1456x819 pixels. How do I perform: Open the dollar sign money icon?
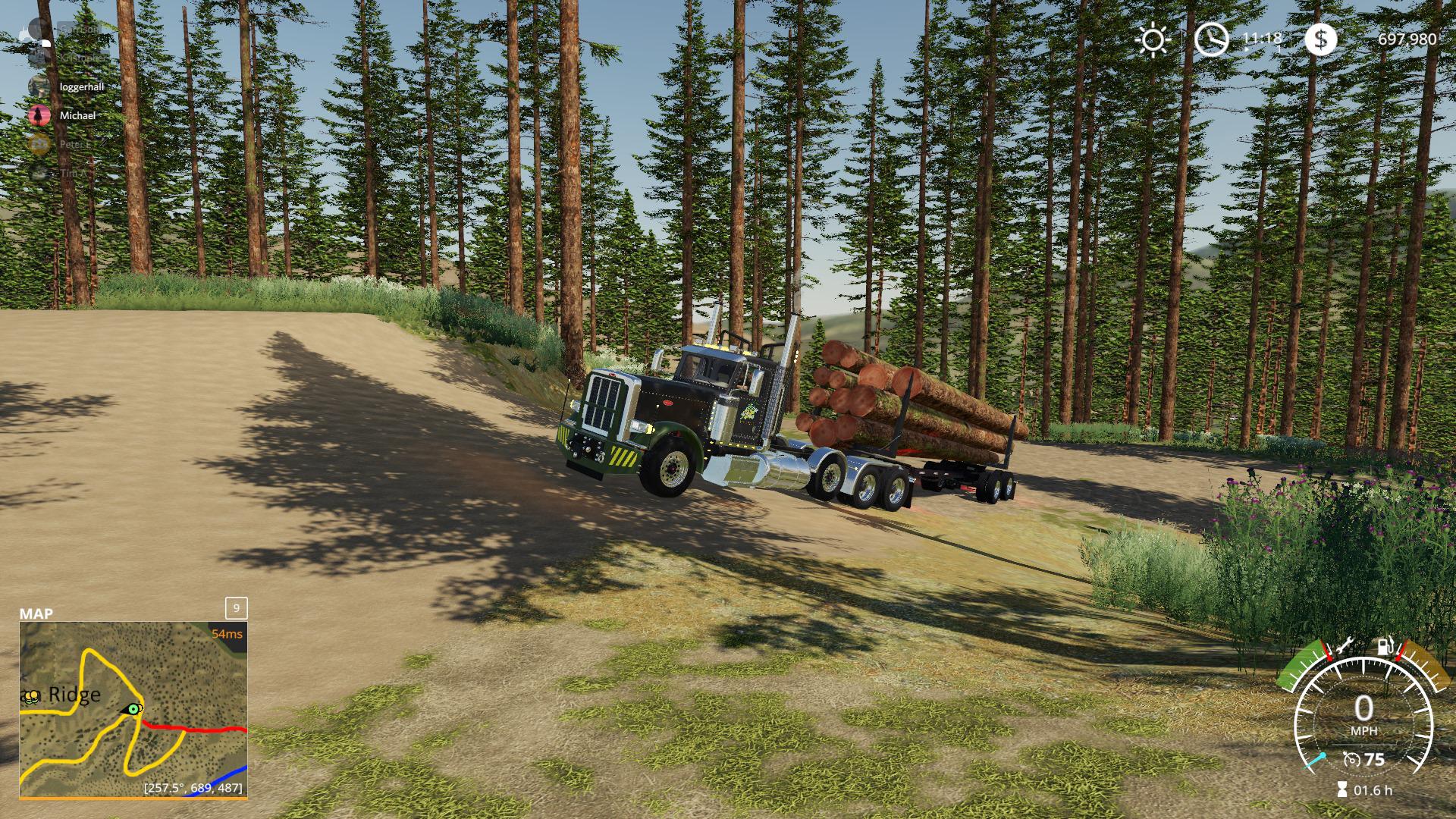pyautogui.click(x=1320, y=39)
